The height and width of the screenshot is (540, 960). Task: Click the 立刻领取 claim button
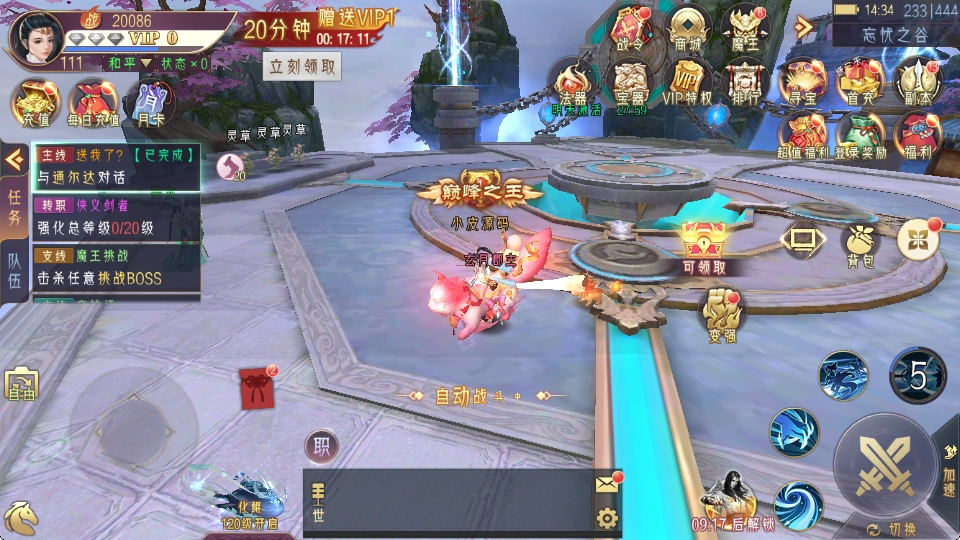(303, 67)
